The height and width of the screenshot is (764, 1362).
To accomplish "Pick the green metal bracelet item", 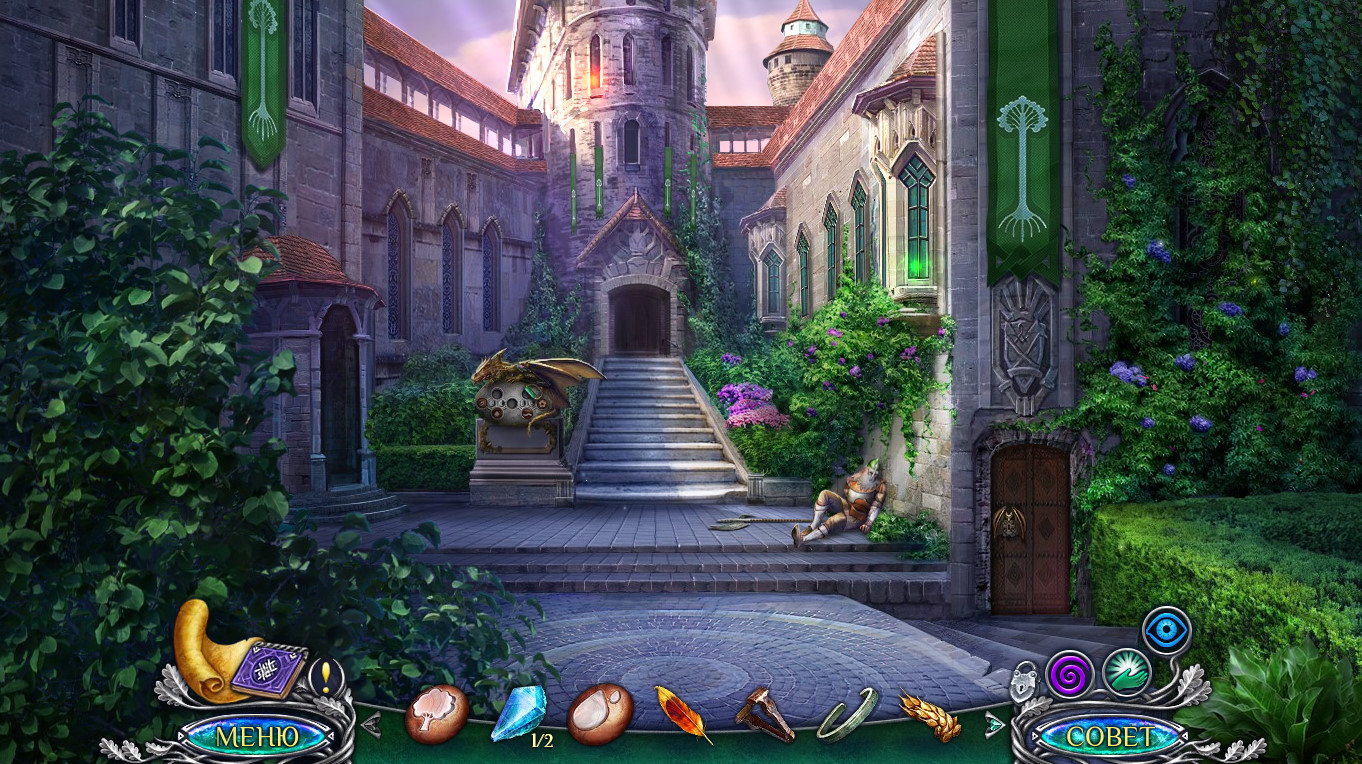I will pyautogui.click(x=847, y=715).
